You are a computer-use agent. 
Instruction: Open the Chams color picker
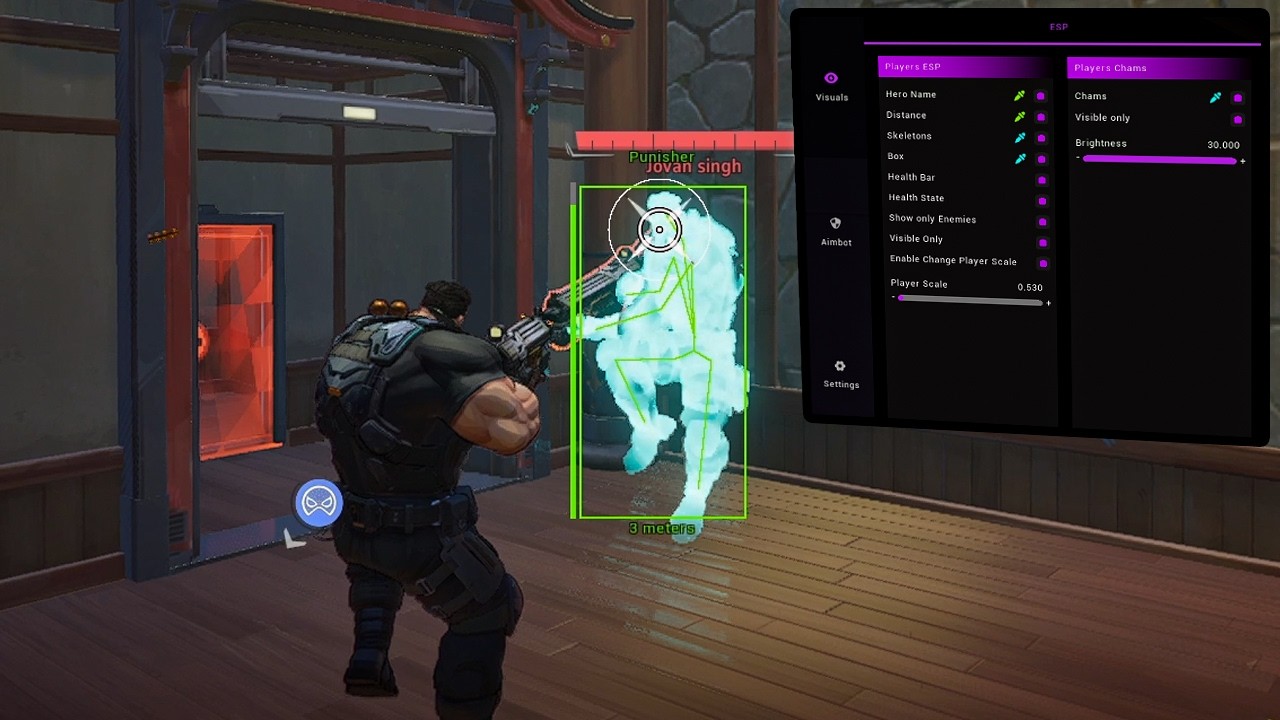point(1216,98)
